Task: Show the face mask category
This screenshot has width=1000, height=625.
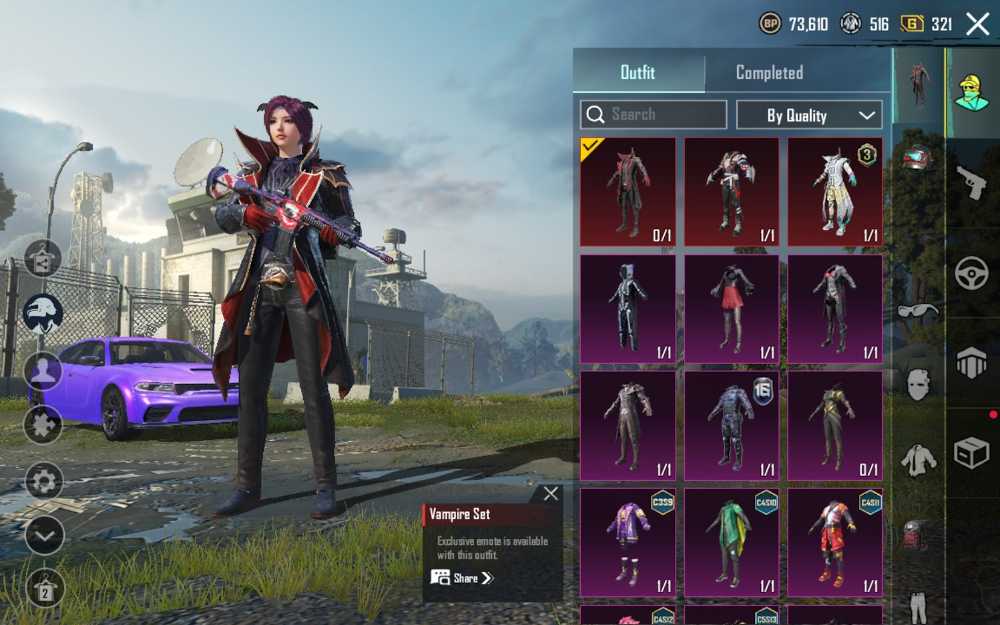Action: (918, 383)
